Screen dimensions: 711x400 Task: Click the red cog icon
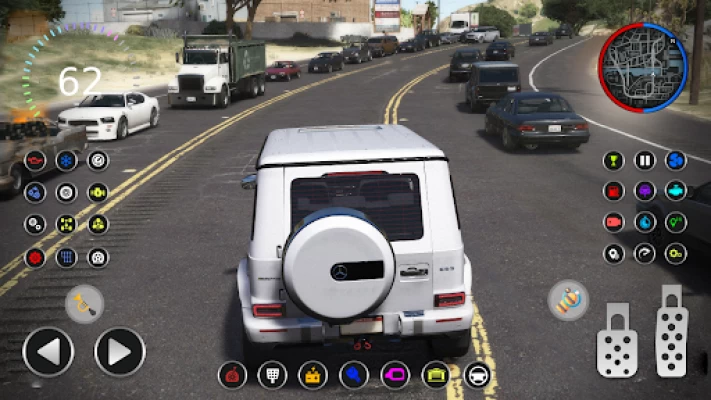point(35,257)
